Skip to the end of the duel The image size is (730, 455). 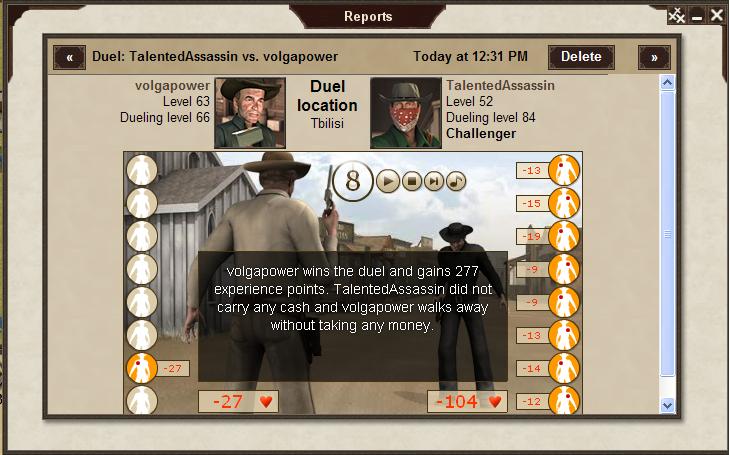pos(434,181)
